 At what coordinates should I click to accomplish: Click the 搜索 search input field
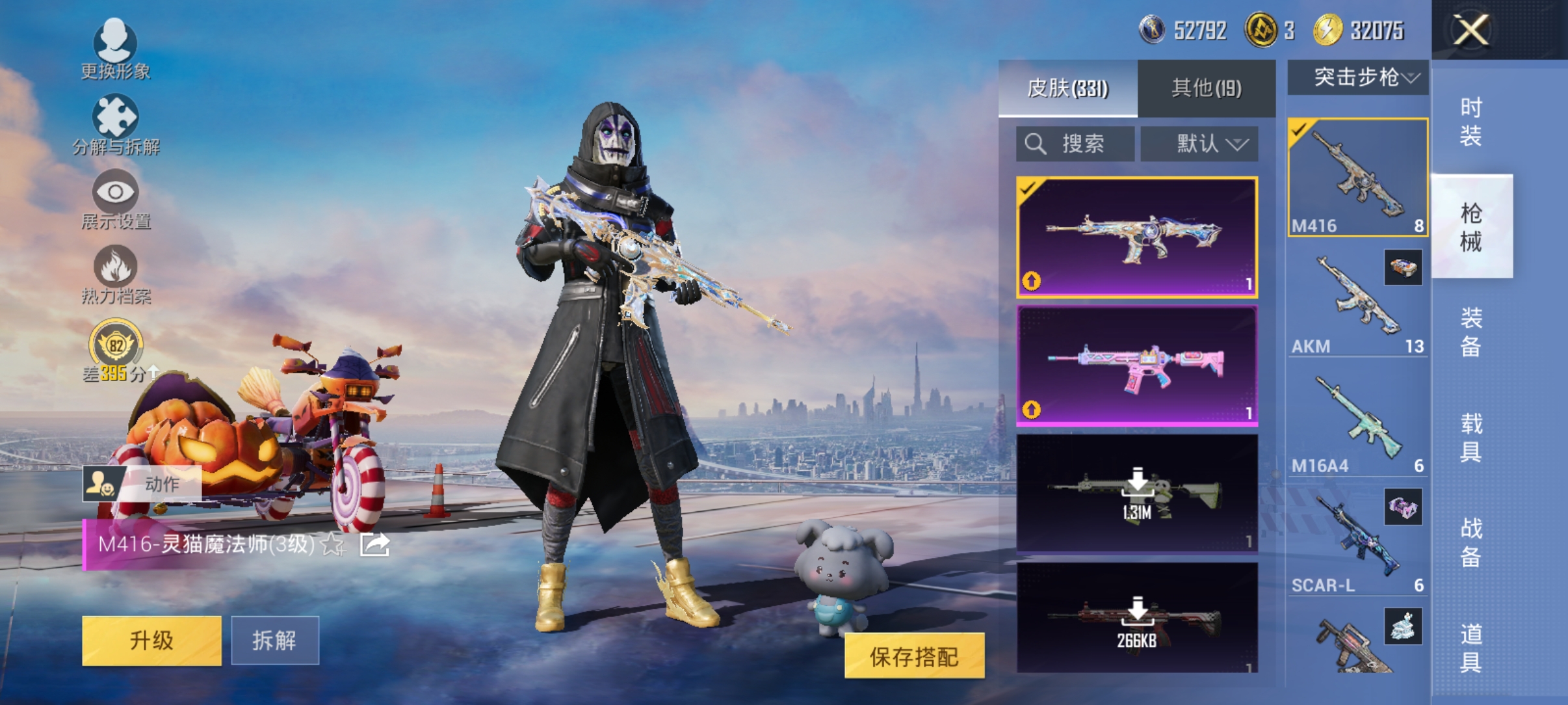coord(1076,143)
